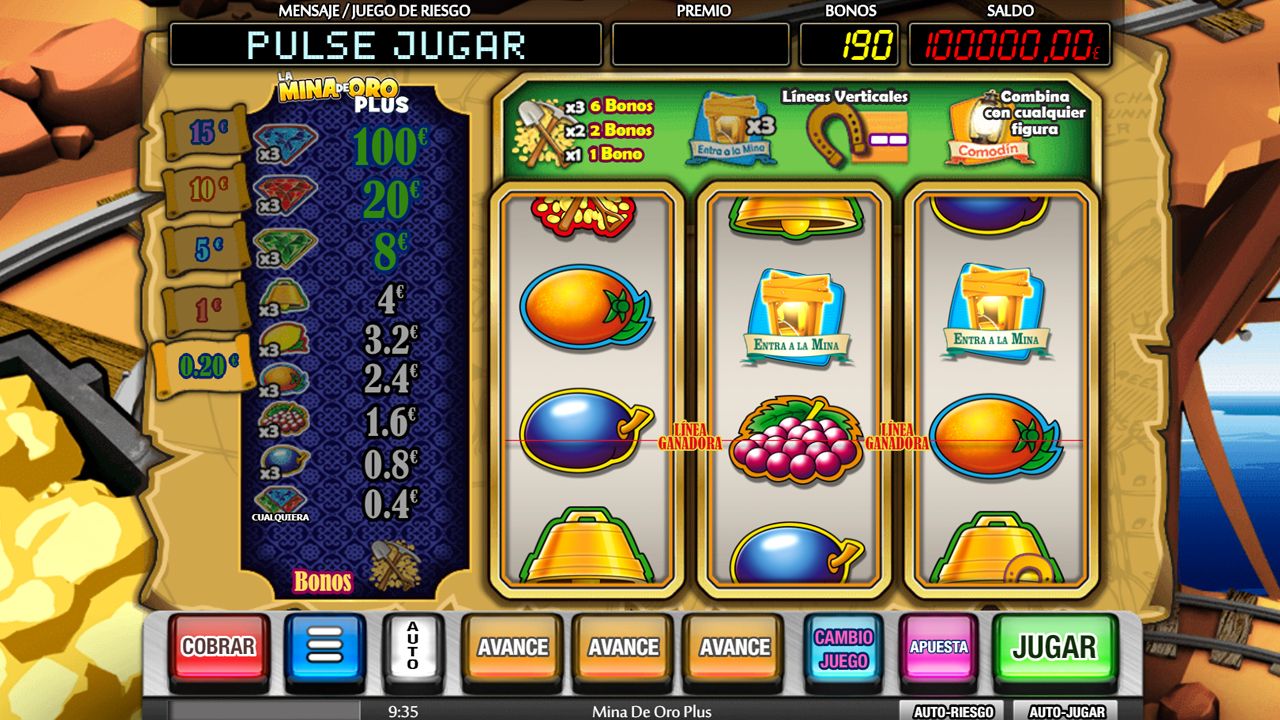Open CAMBIO JUEGO to switch games
This screenshot has width=1280, height=720.
click(x=845, y=646)
